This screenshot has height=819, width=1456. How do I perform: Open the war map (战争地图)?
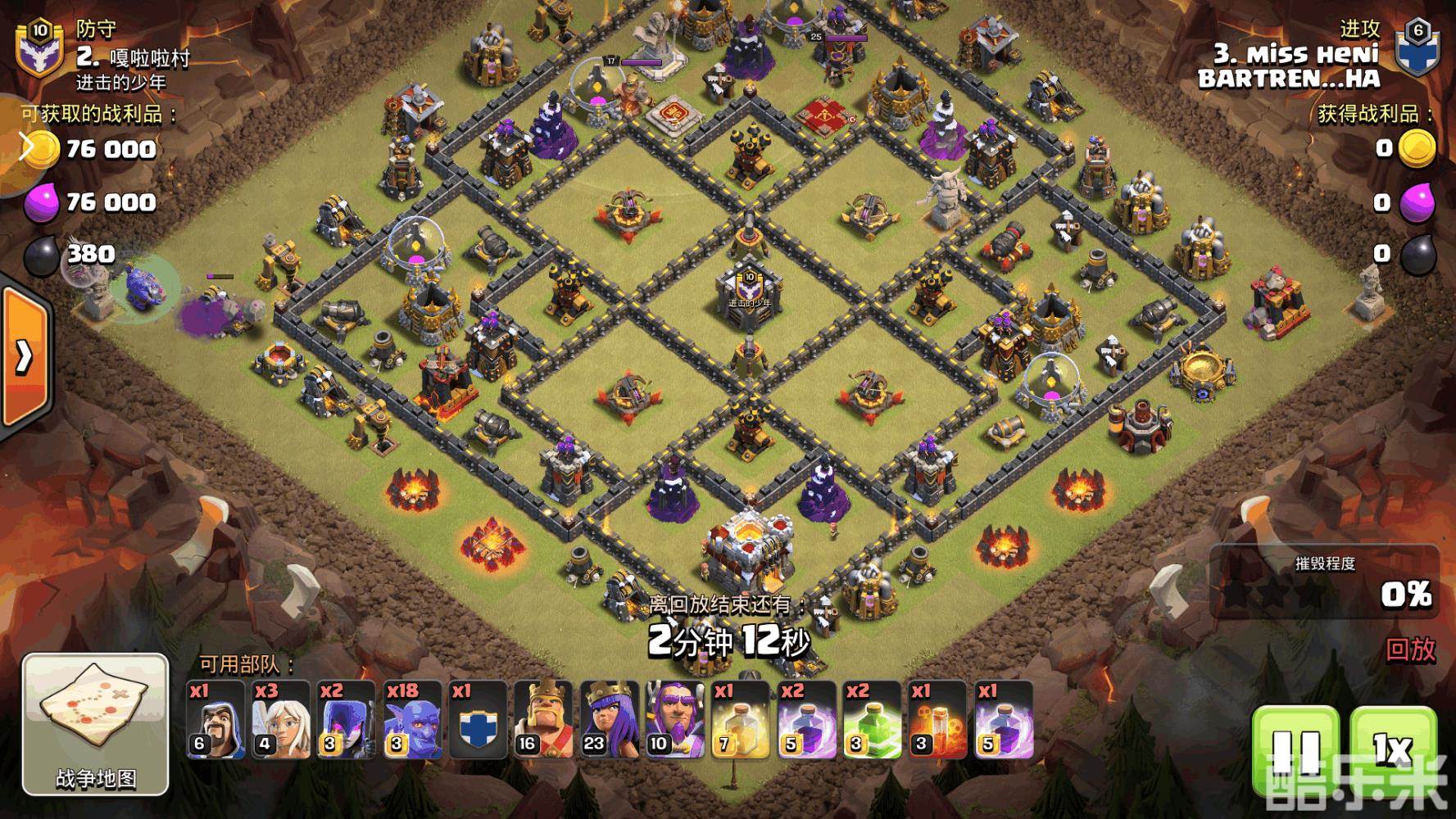coord(95,724)
